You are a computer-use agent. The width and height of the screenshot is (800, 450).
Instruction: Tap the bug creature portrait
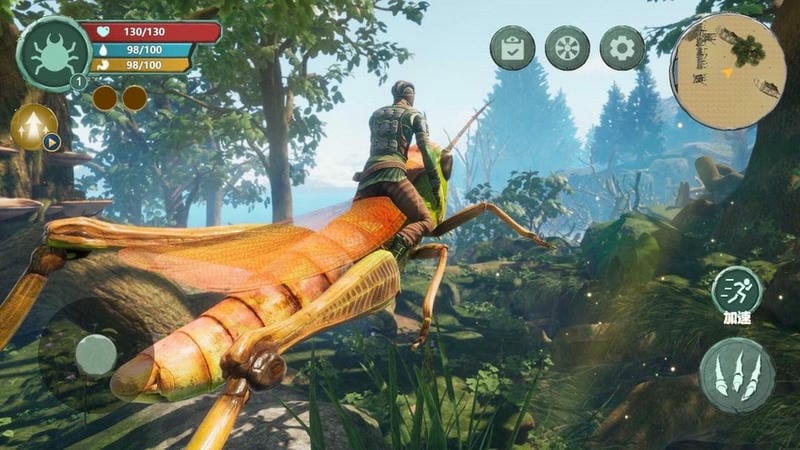(x=53, y=53)
